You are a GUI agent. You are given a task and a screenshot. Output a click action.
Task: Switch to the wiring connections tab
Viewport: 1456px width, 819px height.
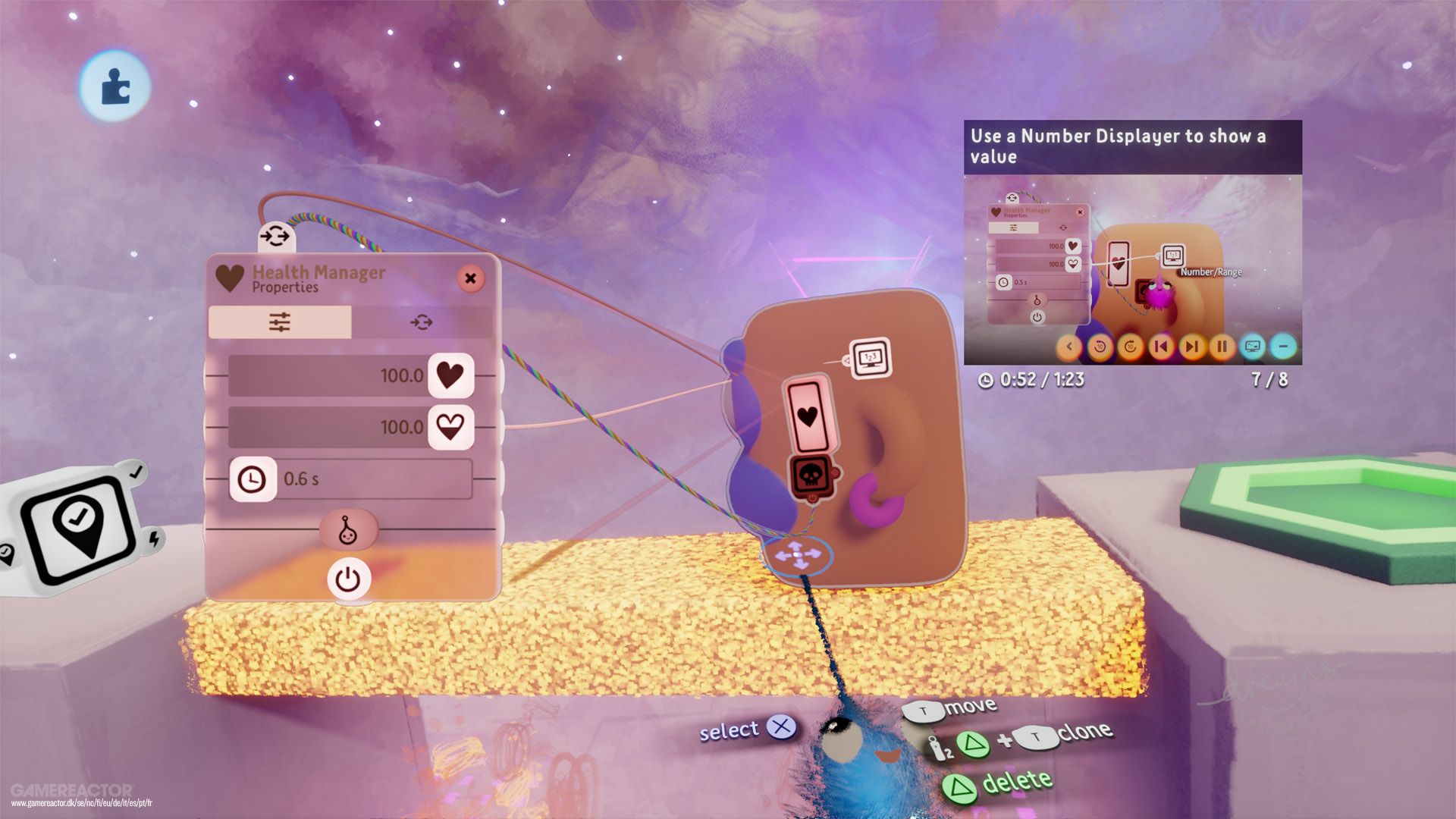(x=422, y=322)
